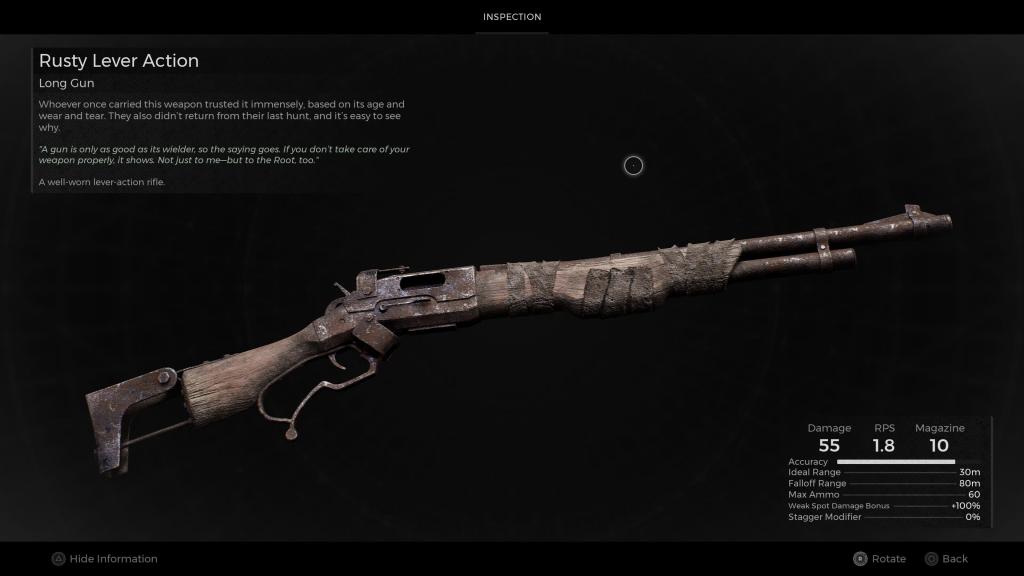Activate the Rotate weapon control
1024x576 pixels.
[x=879, y=559]
